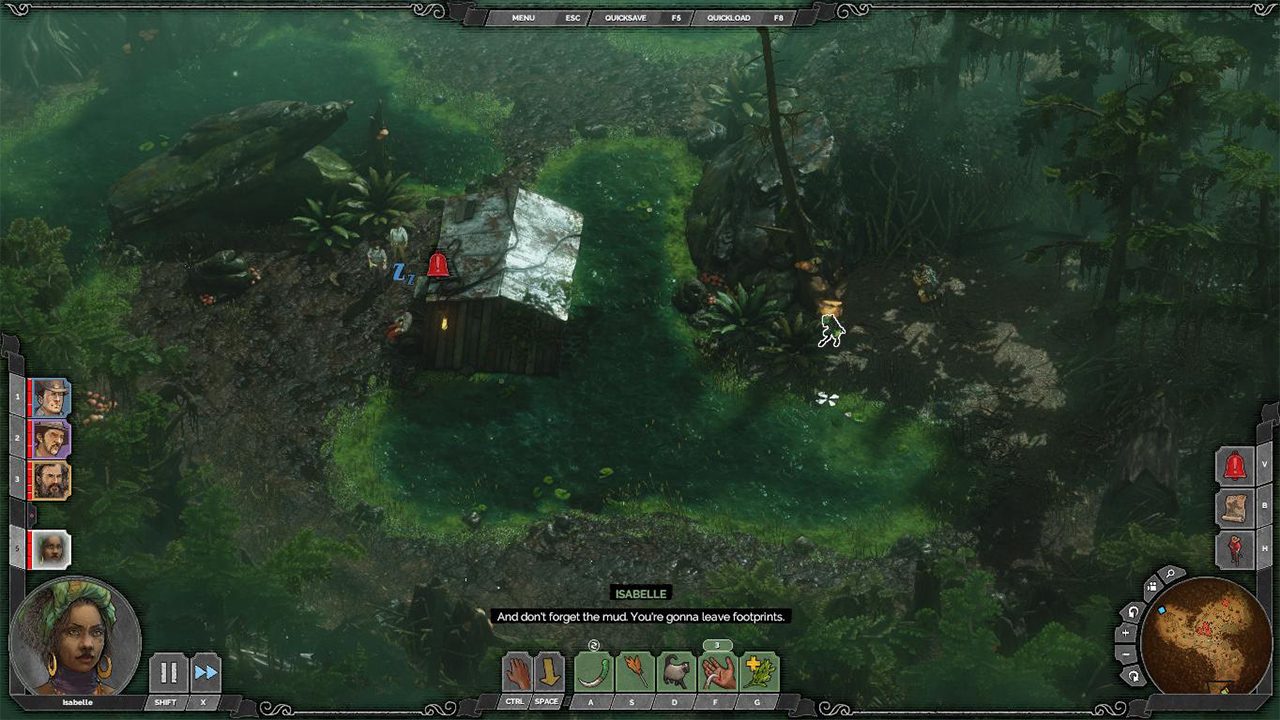Pause the game with the pause button

coord(169,673)
